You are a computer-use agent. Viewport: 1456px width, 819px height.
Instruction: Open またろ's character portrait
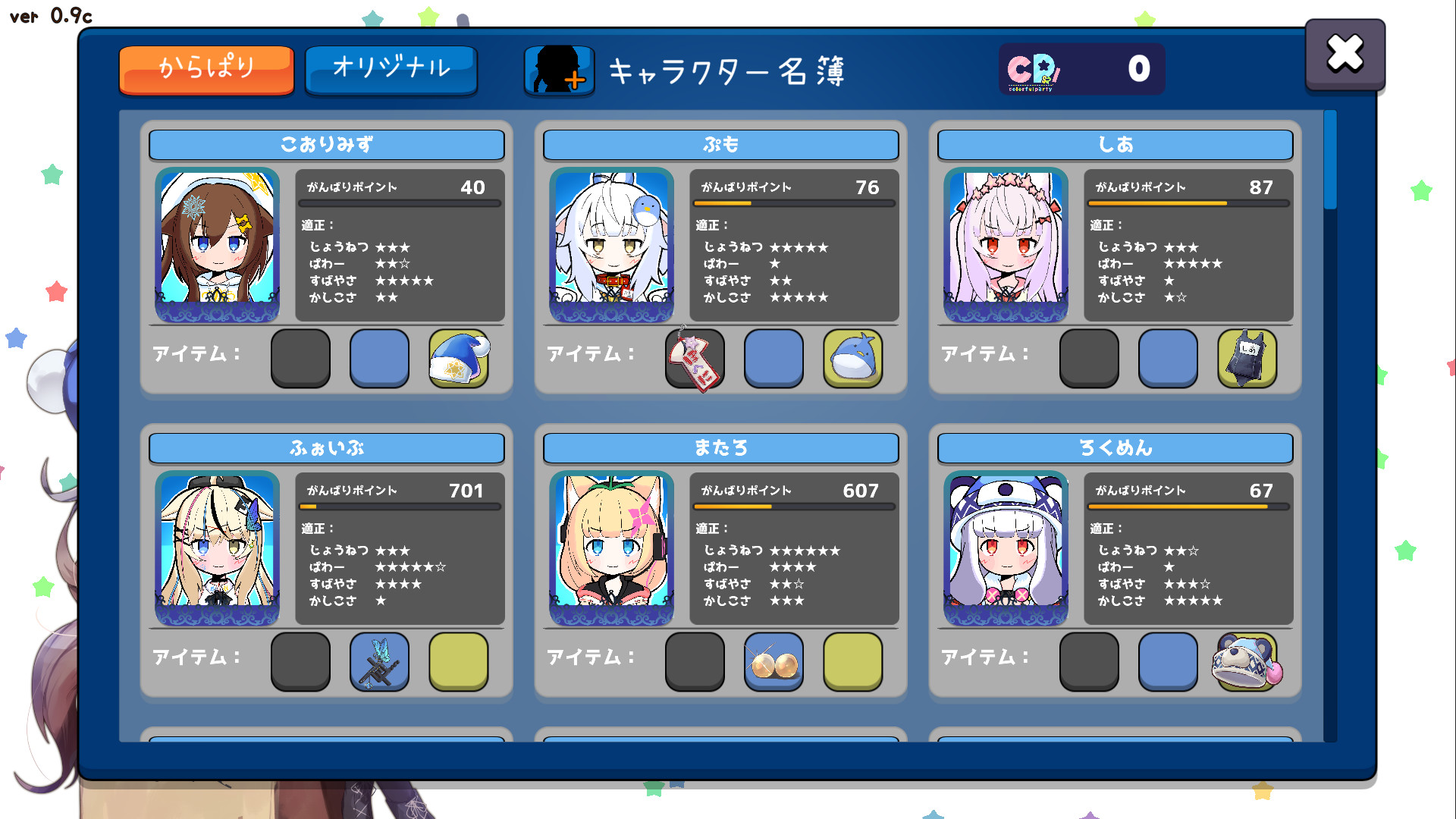(x=611, y=549)
